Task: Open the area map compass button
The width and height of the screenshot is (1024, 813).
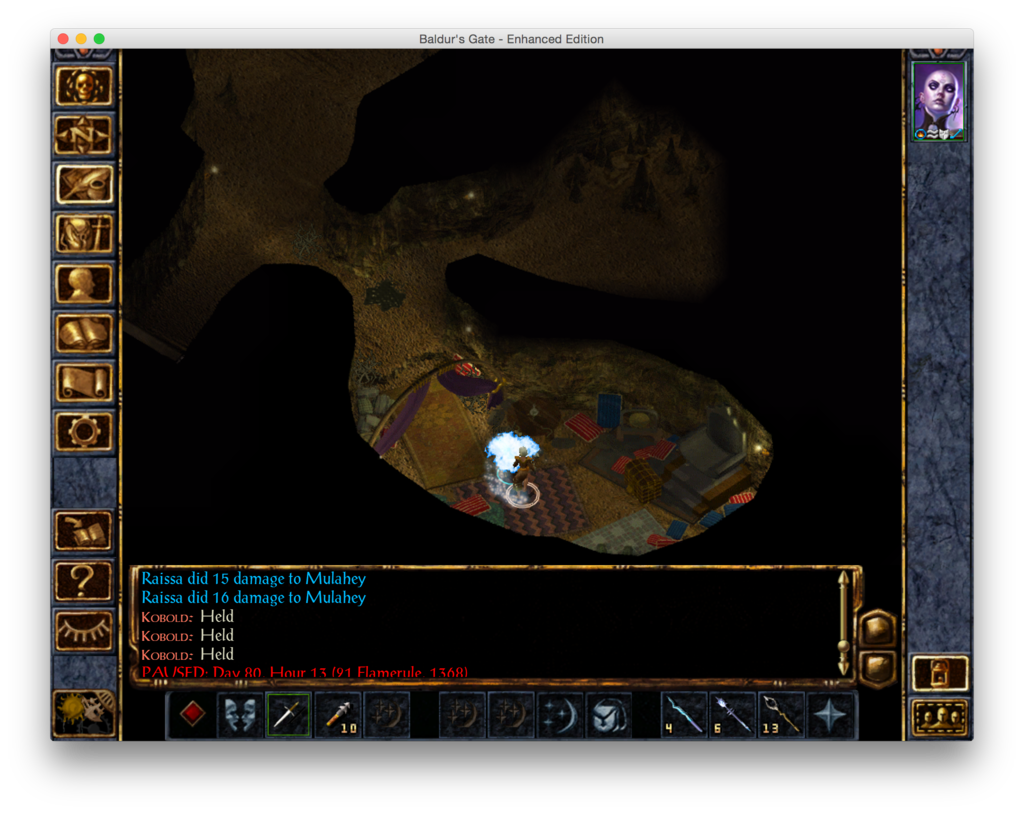Action: click(x=84, y=135)
